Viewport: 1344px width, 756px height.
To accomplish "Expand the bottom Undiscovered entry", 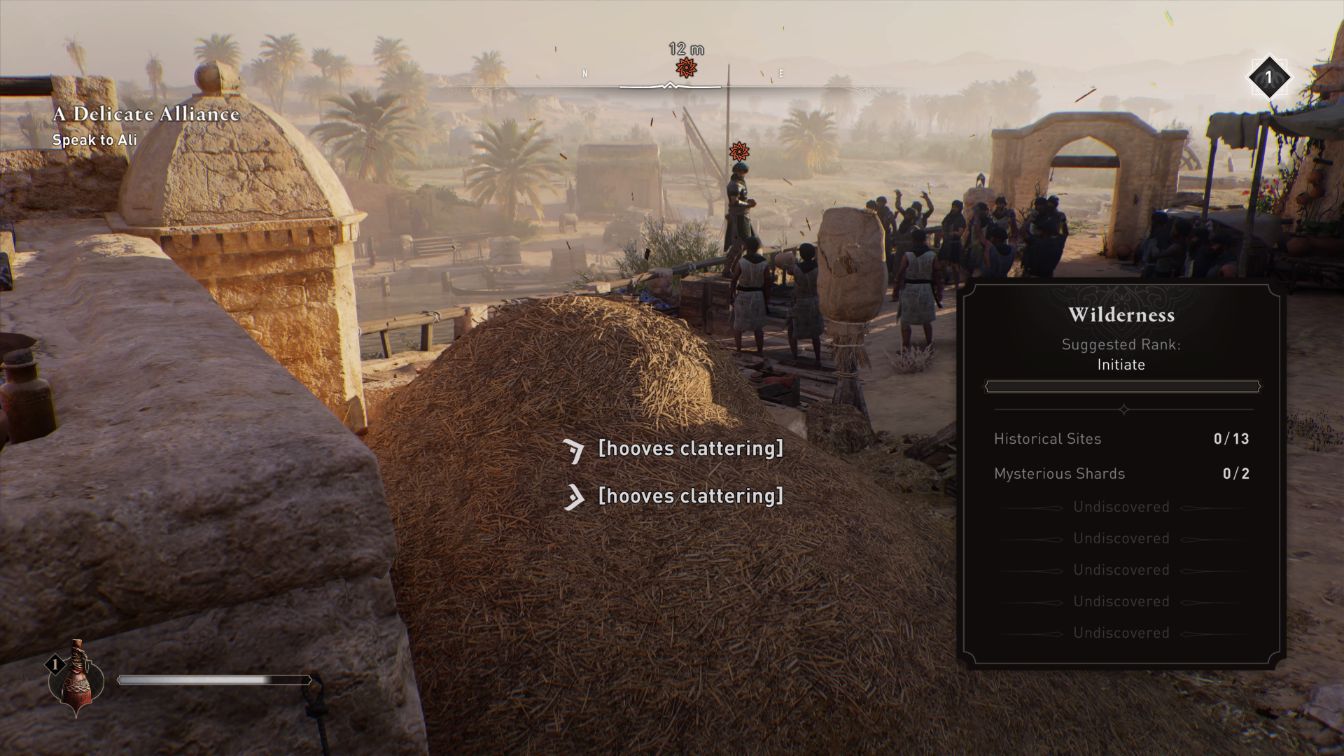I will 1121,632.
